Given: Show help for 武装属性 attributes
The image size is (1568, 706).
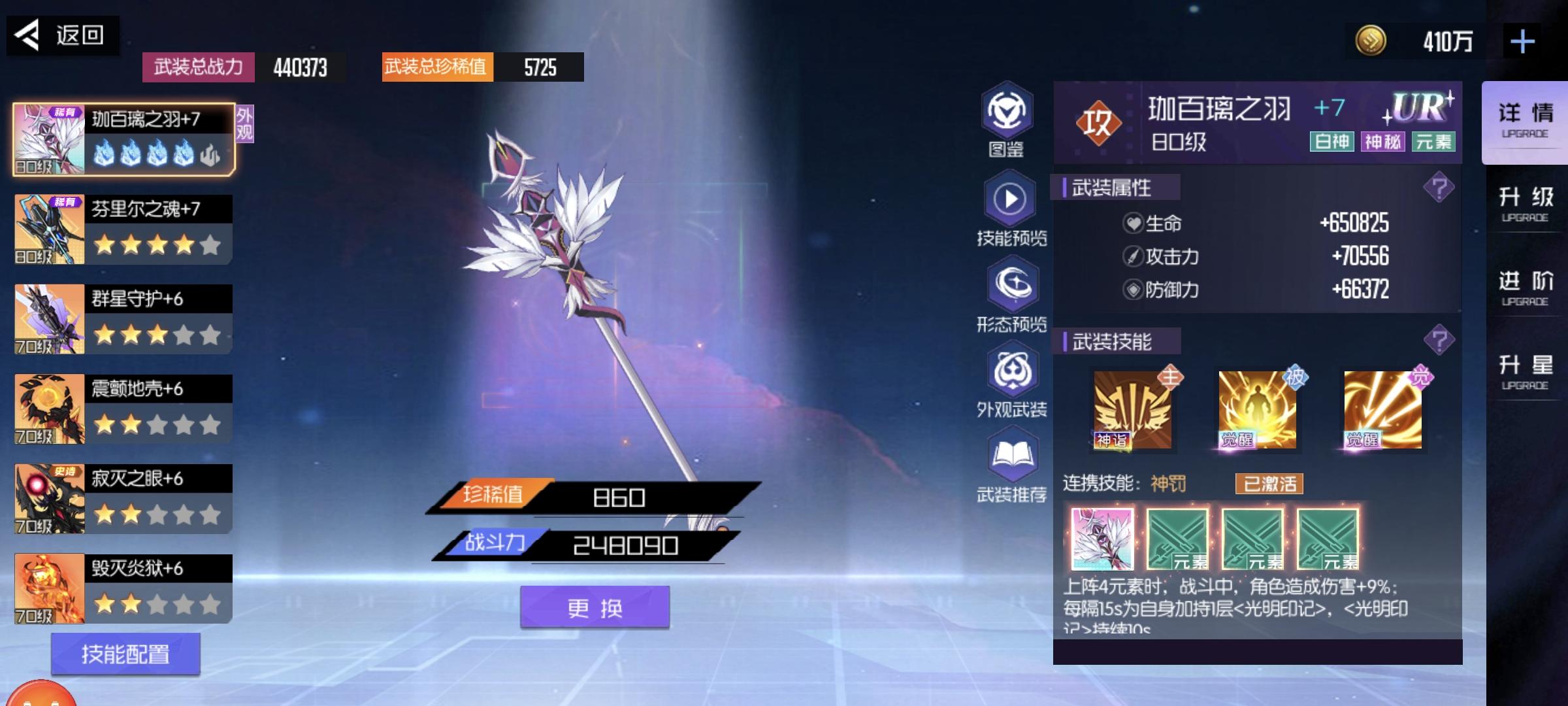Looking at the screenshot, I should coord(1439,188).
